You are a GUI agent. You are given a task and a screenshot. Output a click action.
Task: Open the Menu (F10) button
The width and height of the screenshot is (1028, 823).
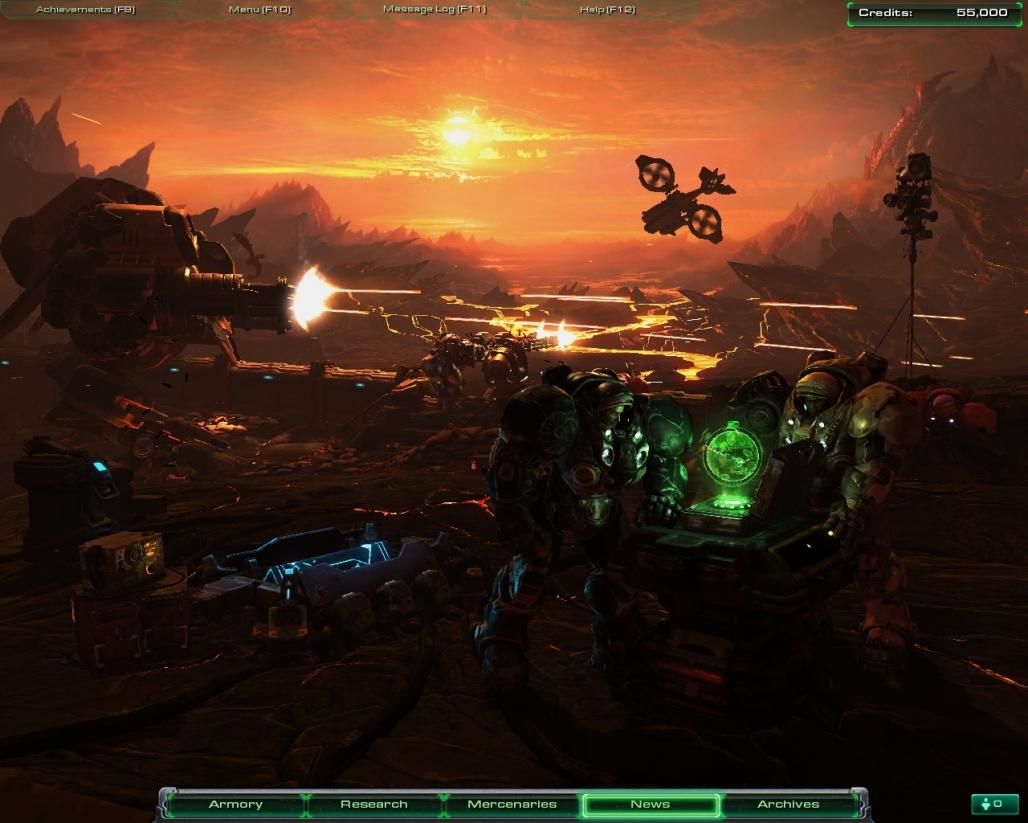(258, 10)
